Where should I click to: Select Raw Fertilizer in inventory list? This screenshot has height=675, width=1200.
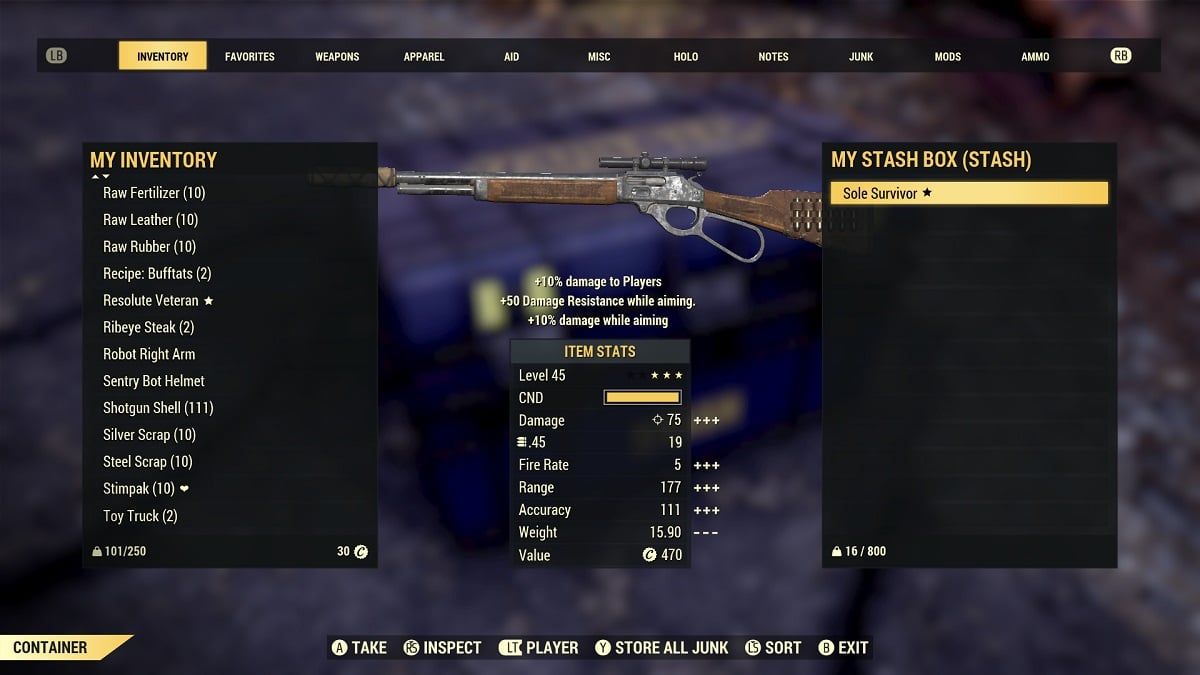pyautogui.click(x=154, y=193)
